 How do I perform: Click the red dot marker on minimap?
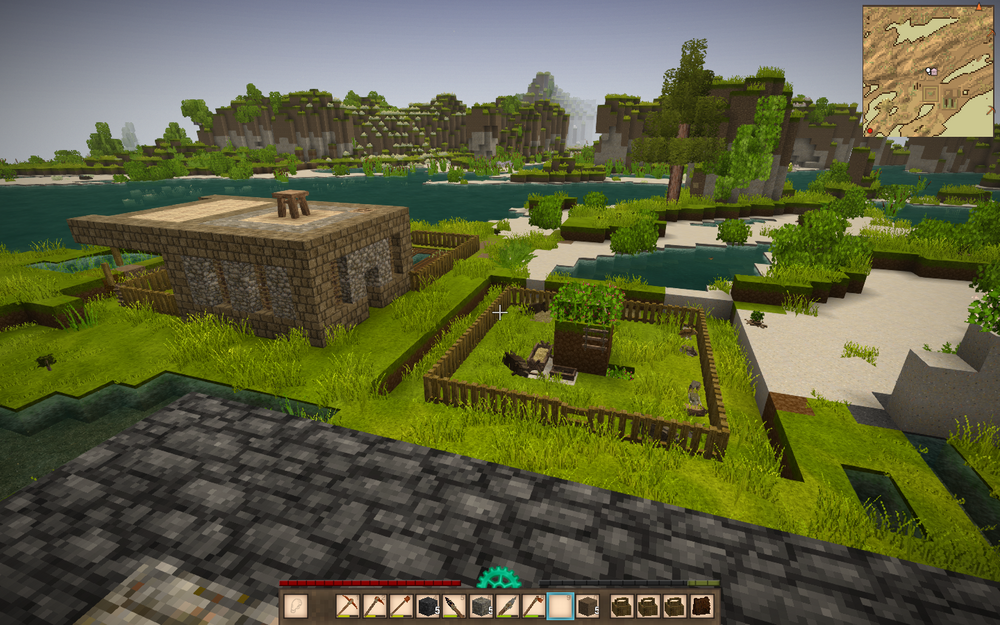pos(870,131)
